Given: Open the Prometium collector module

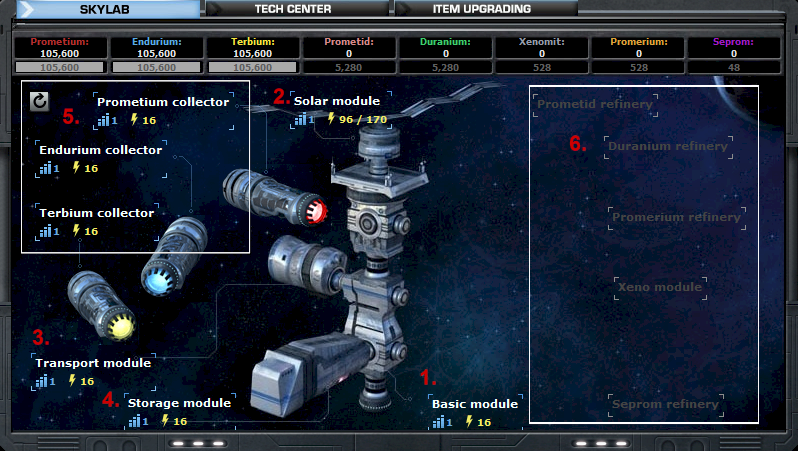Looking at the screenshot, I should tap(163, 102).
